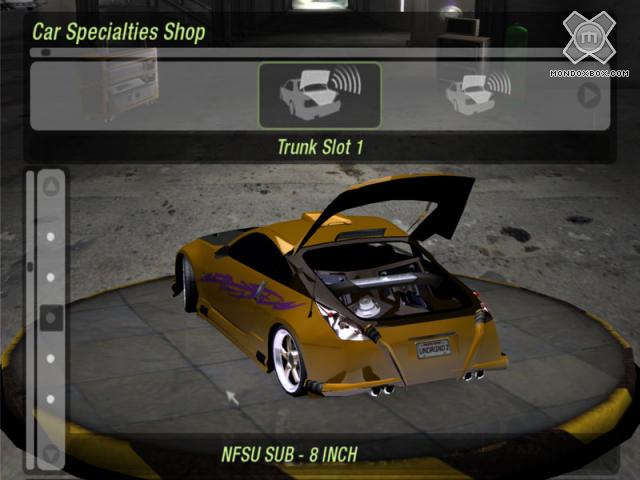The image size is (640, 480).
Task: Choose the dimmed trunk audio slot icon
Action: coord(477,94)
